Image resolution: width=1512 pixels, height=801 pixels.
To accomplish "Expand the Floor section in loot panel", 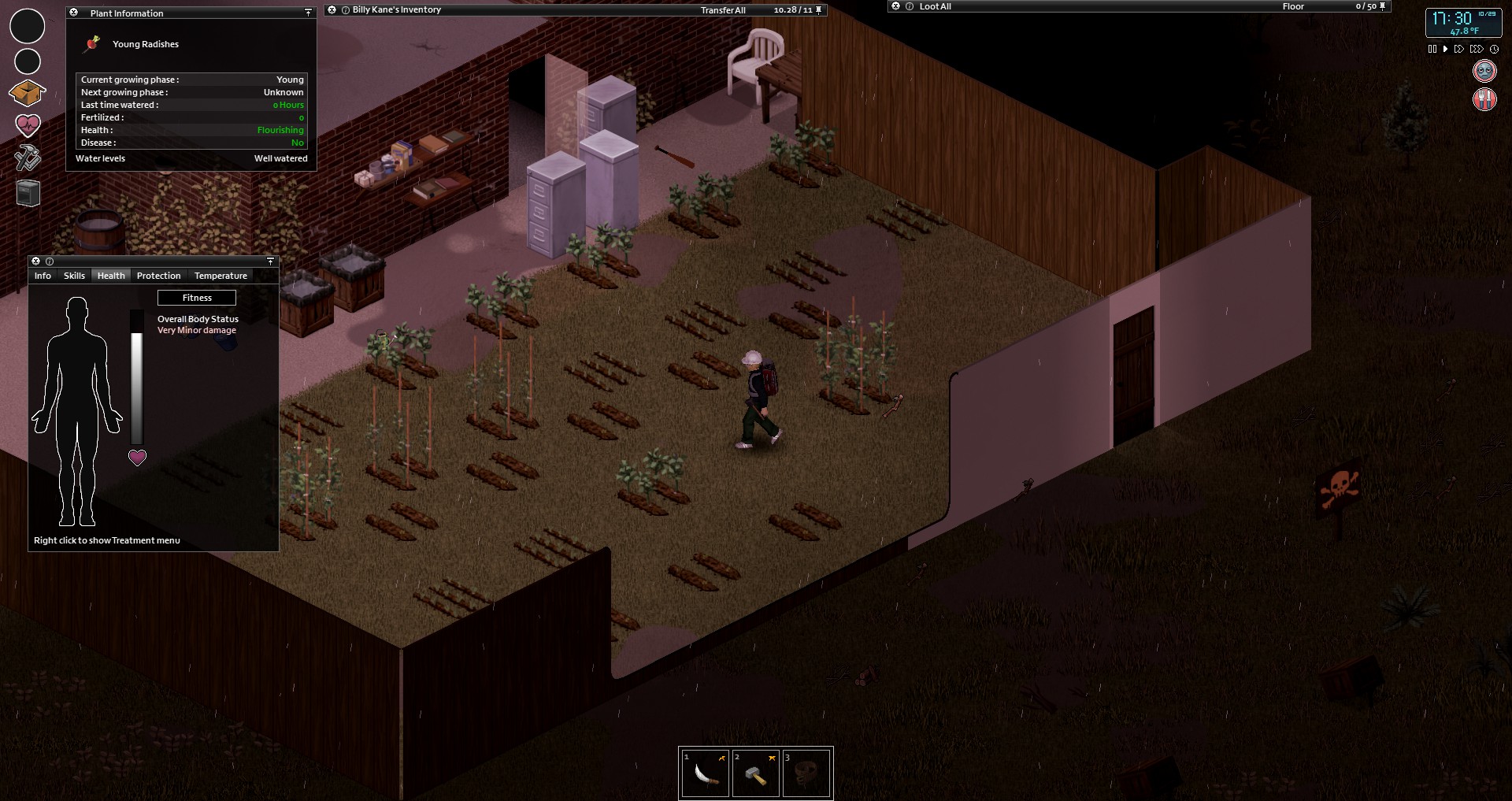I will 1292,6.
